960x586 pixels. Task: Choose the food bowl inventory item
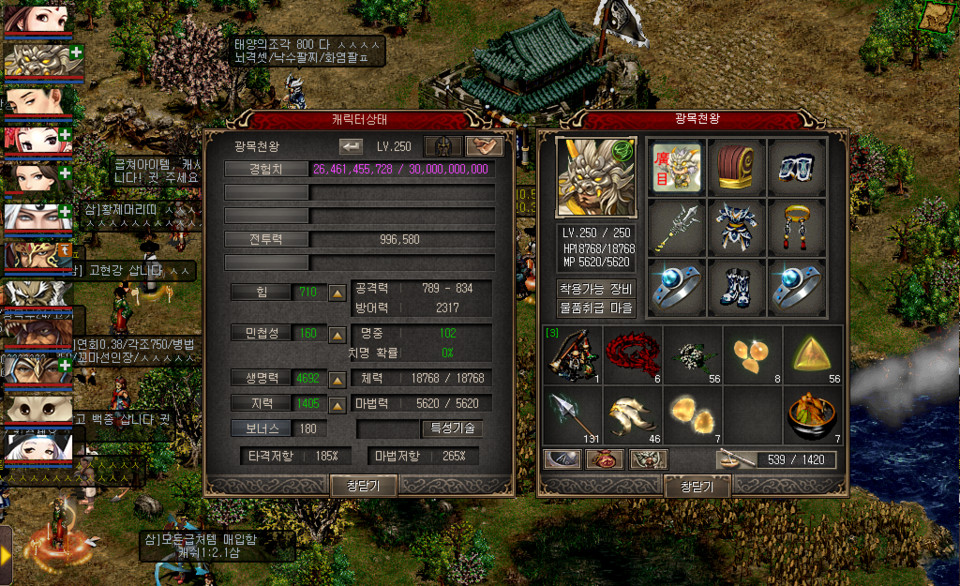pos(812,414)
